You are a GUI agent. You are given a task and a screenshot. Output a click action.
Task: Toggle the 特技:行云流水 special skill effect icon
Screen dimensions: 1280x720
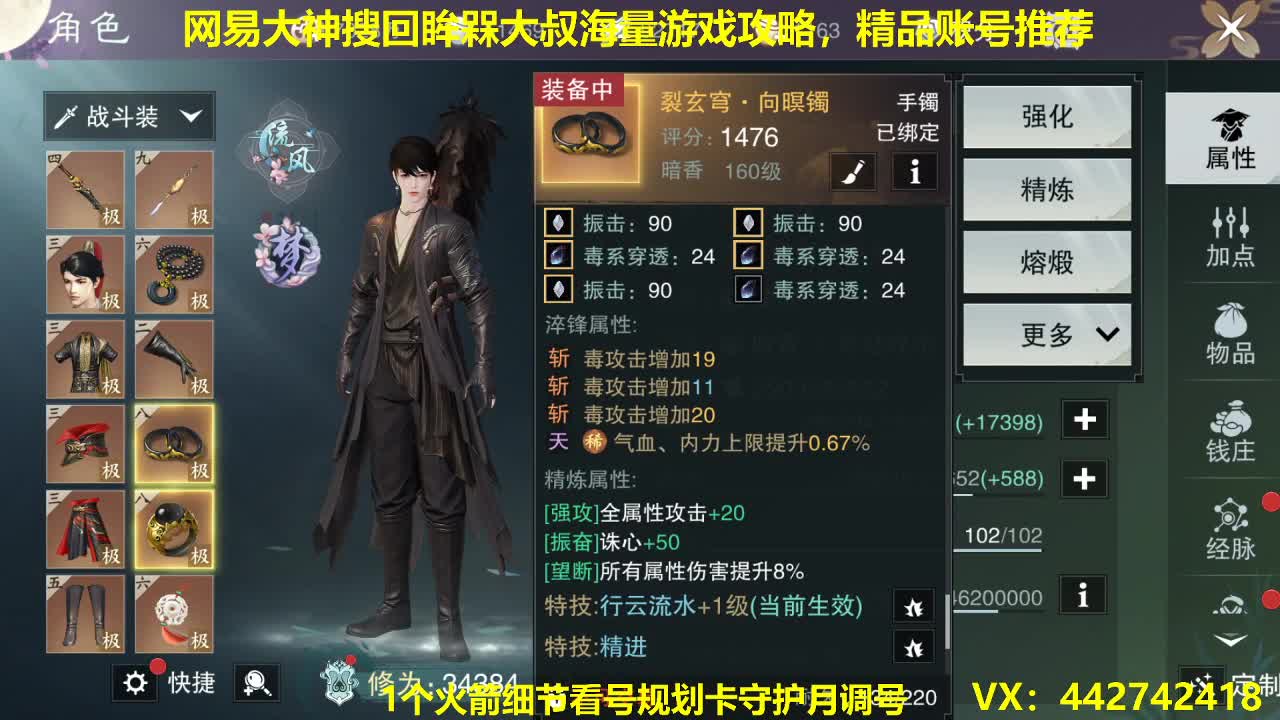tap(911, 606)
